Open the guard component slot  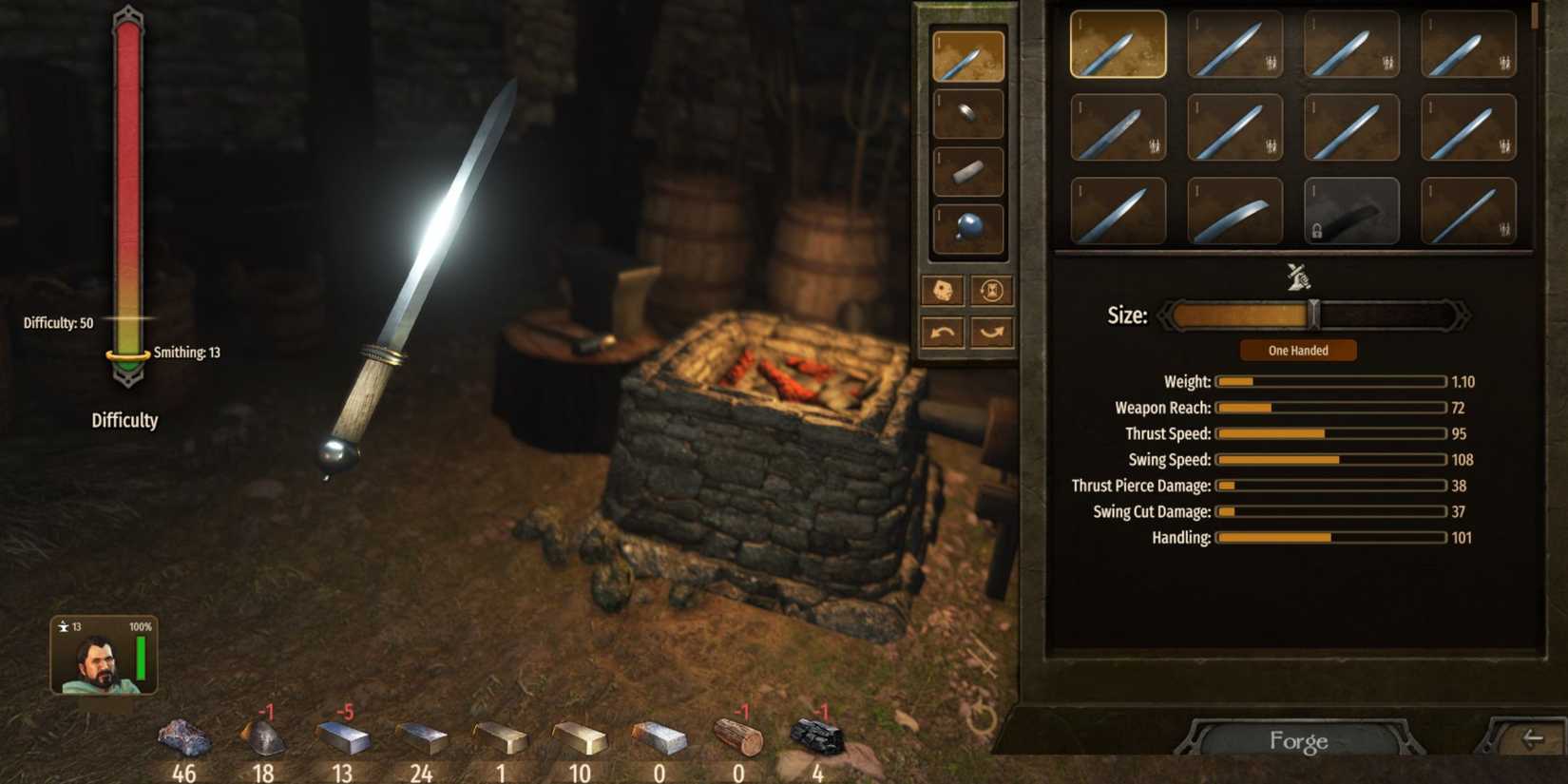(967, 112)
